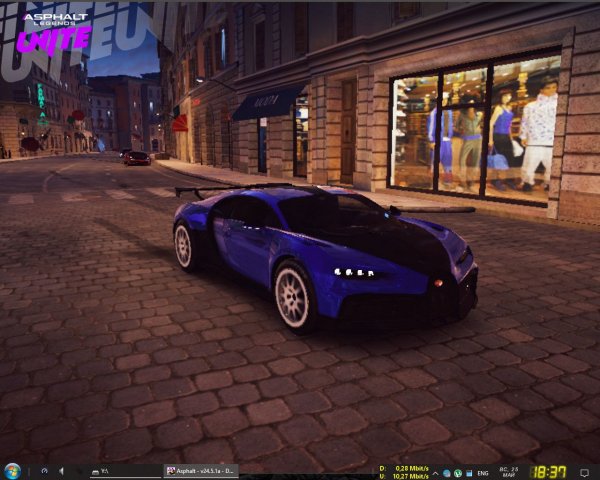Viewport: 600px width, 480px height.
Task: Select the Asphalt window taskbar button
Action: click(201, 471)
